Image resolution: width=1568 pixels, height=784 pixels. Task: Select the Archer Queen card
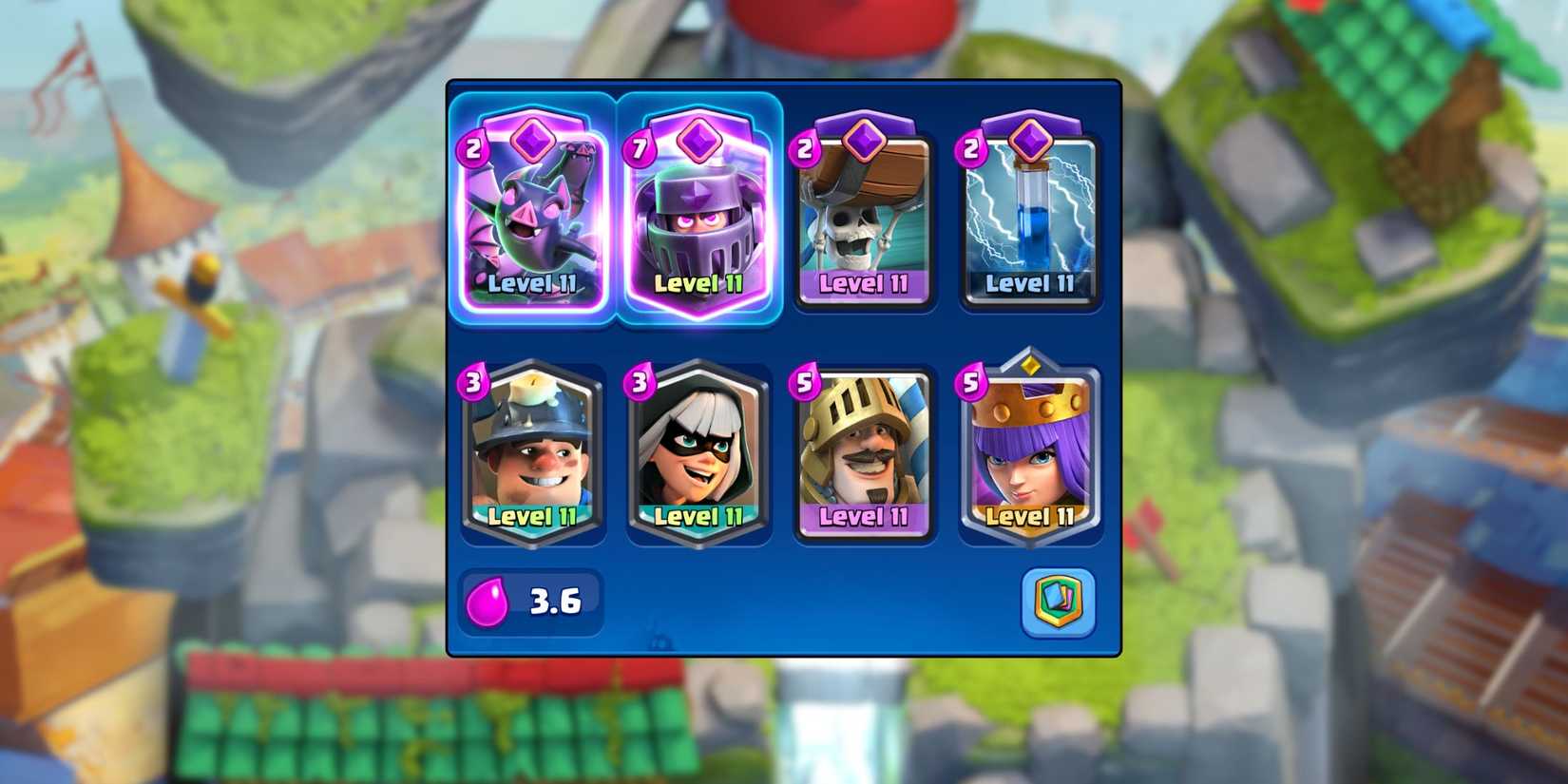pyautogui.click(x=1029, y=456)
